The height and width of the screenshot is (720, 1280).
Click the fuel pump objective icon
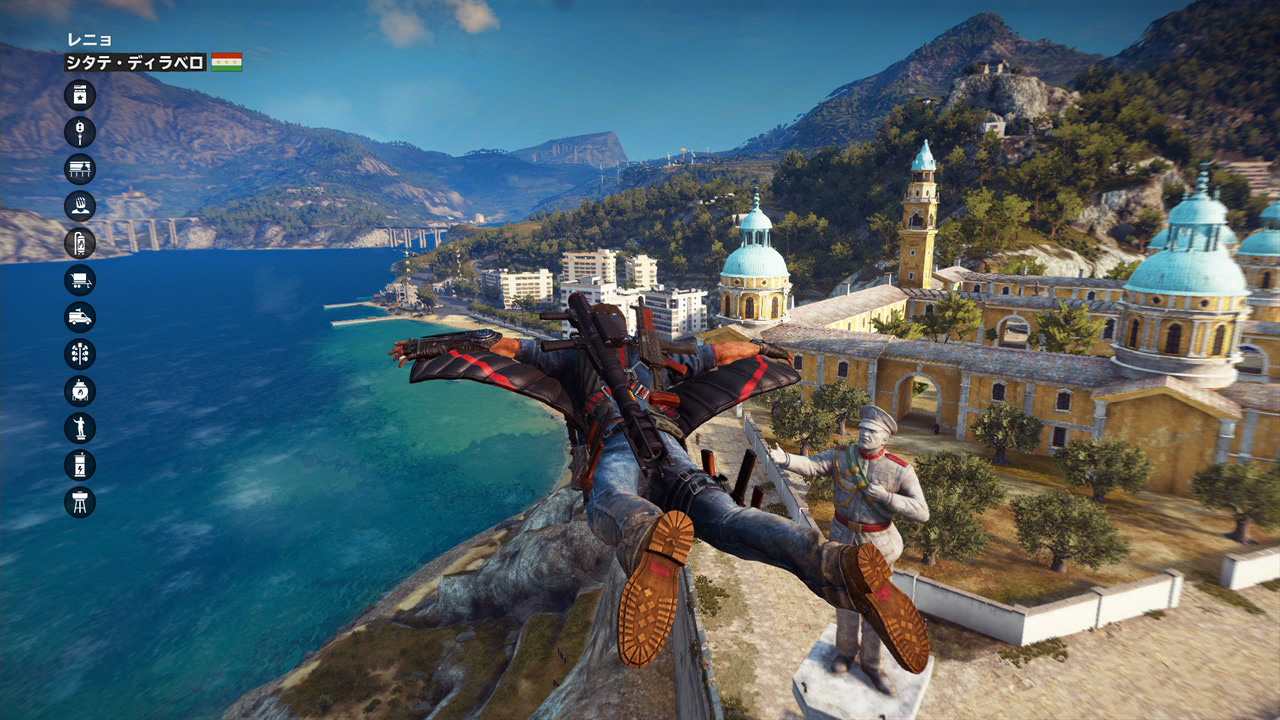point(80,243)
